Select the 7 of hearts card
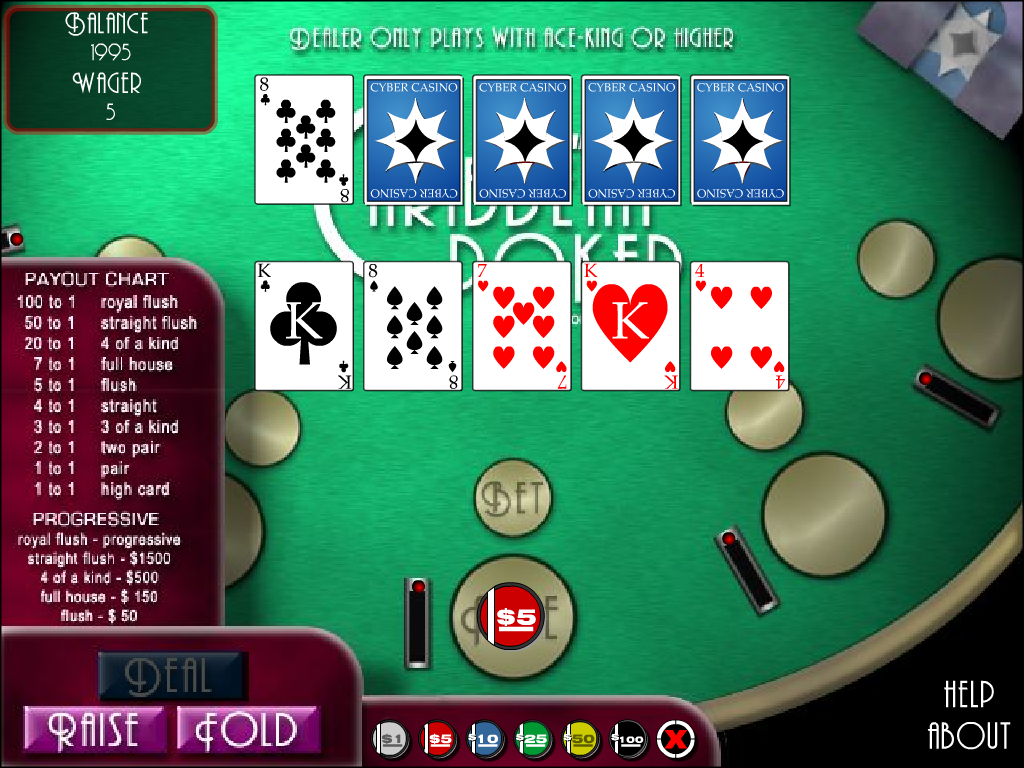This screenshot has height=768, width=1024. coord(522,325)
